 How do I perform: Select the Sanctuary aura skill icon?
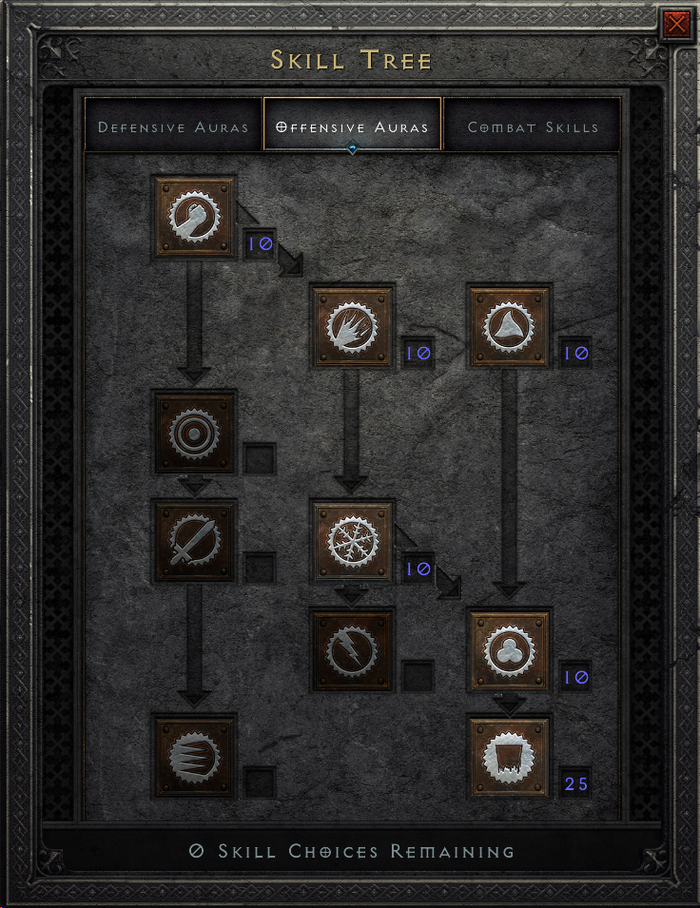tap(509, 650)
